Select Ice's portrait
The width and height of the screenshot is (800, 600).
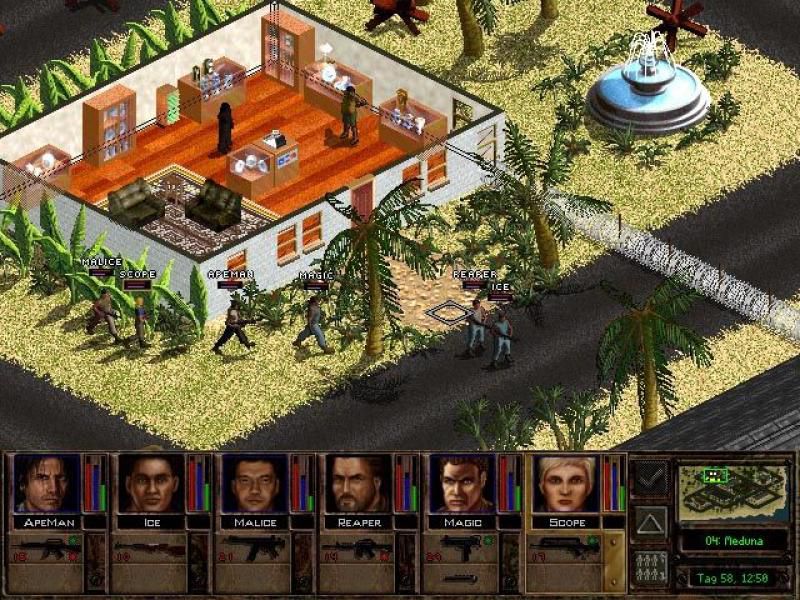point(151,484)
